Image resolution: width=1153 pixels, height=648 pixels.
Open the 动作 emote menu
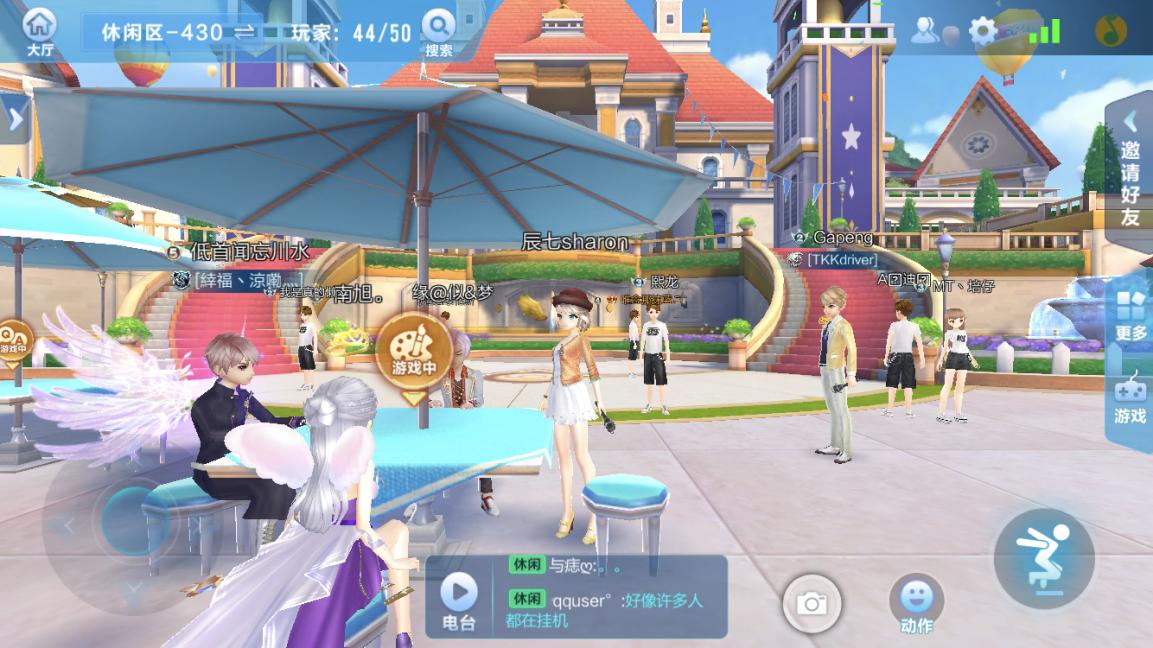pyautogui.click(x=916, y=604)
